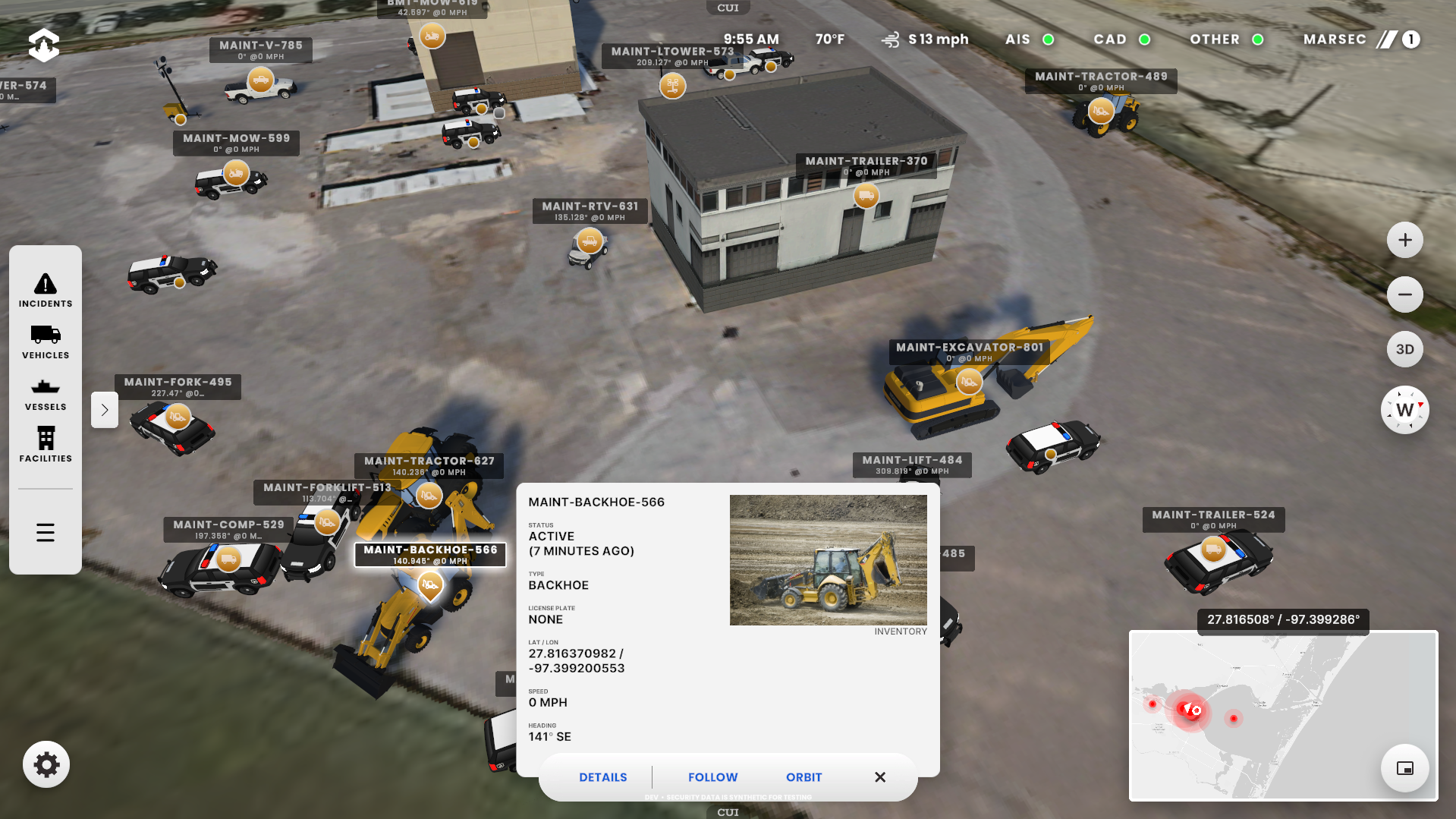
Task: Open the Vehicles panel
Action: point(46,342)
